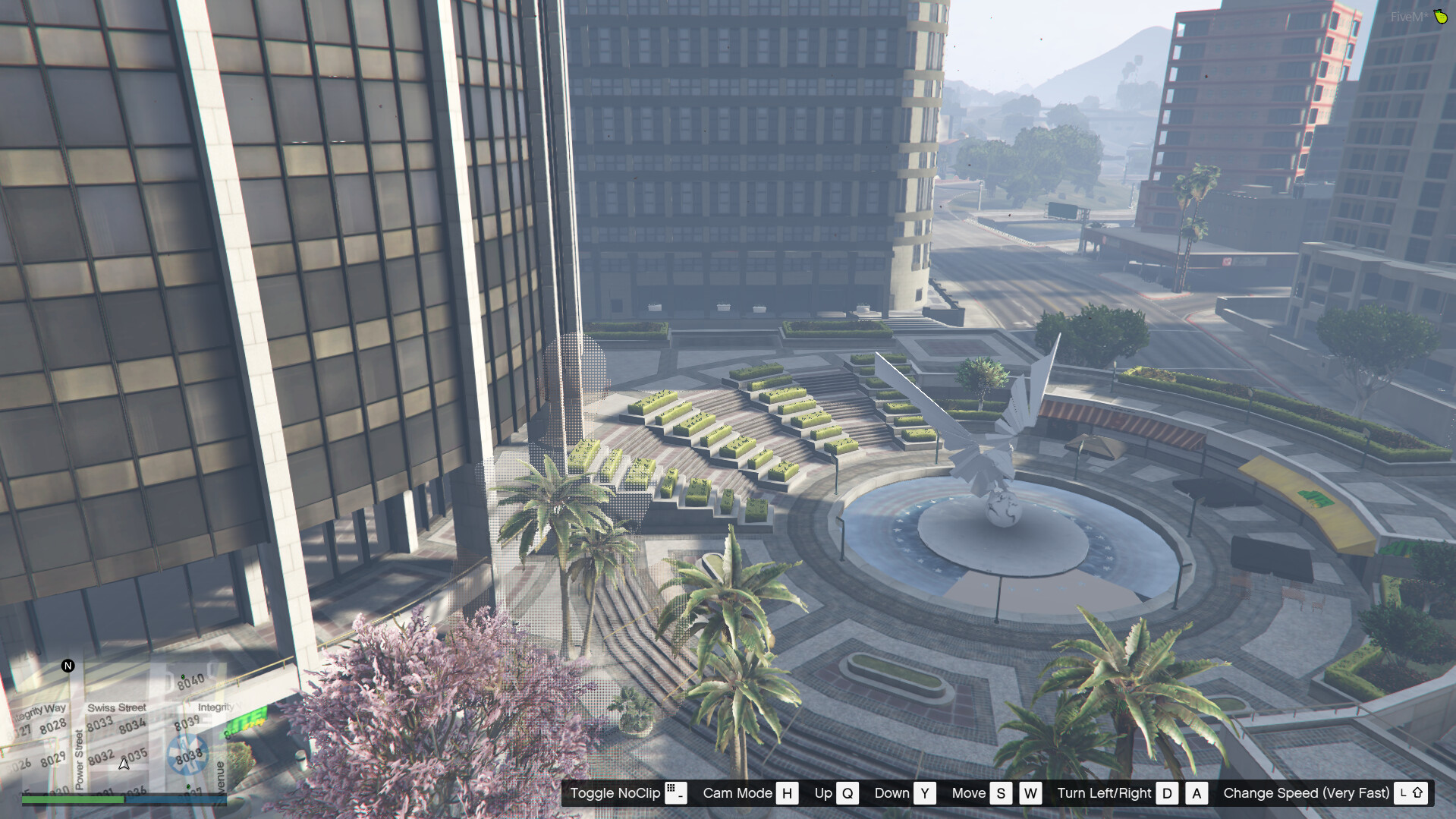Select the Cam Mode entry in the hint bar
Screen dimensions: 1456x819
(x=737, y=793)
